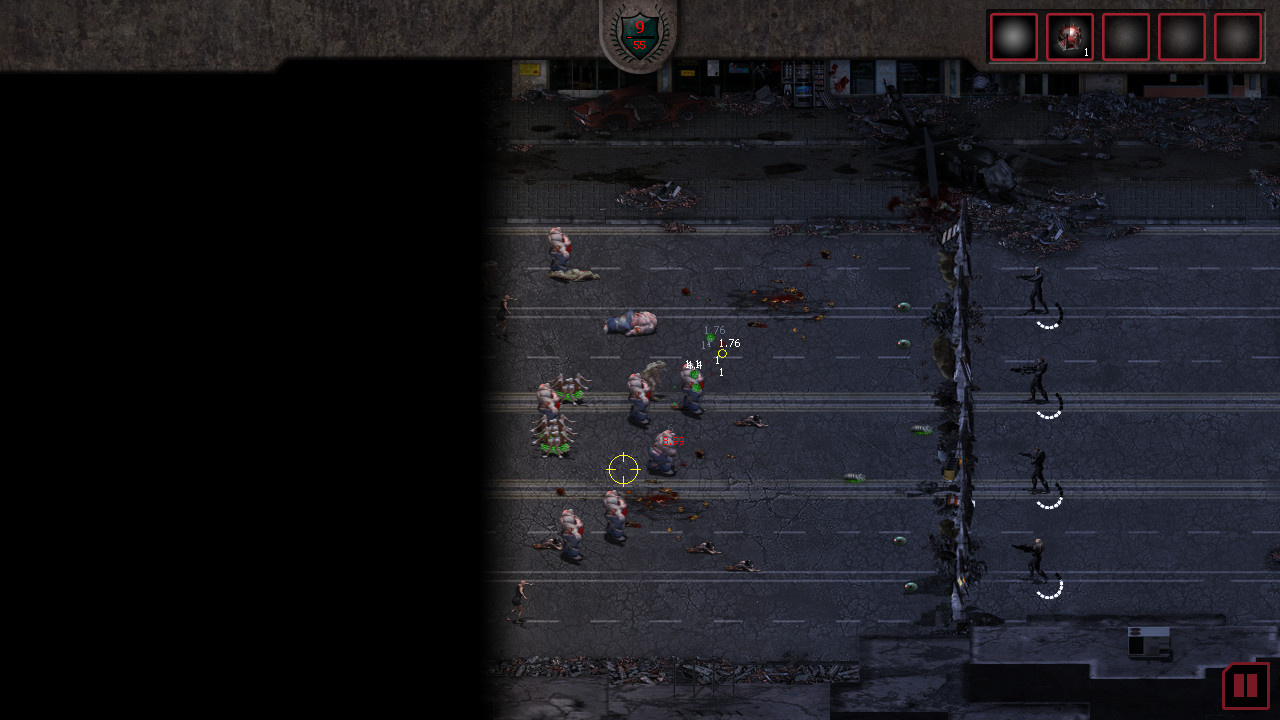The width and height of the screenshot is (1280, 720).
Task: Click the fourth inventory slot
Action: coord(1181,36)
